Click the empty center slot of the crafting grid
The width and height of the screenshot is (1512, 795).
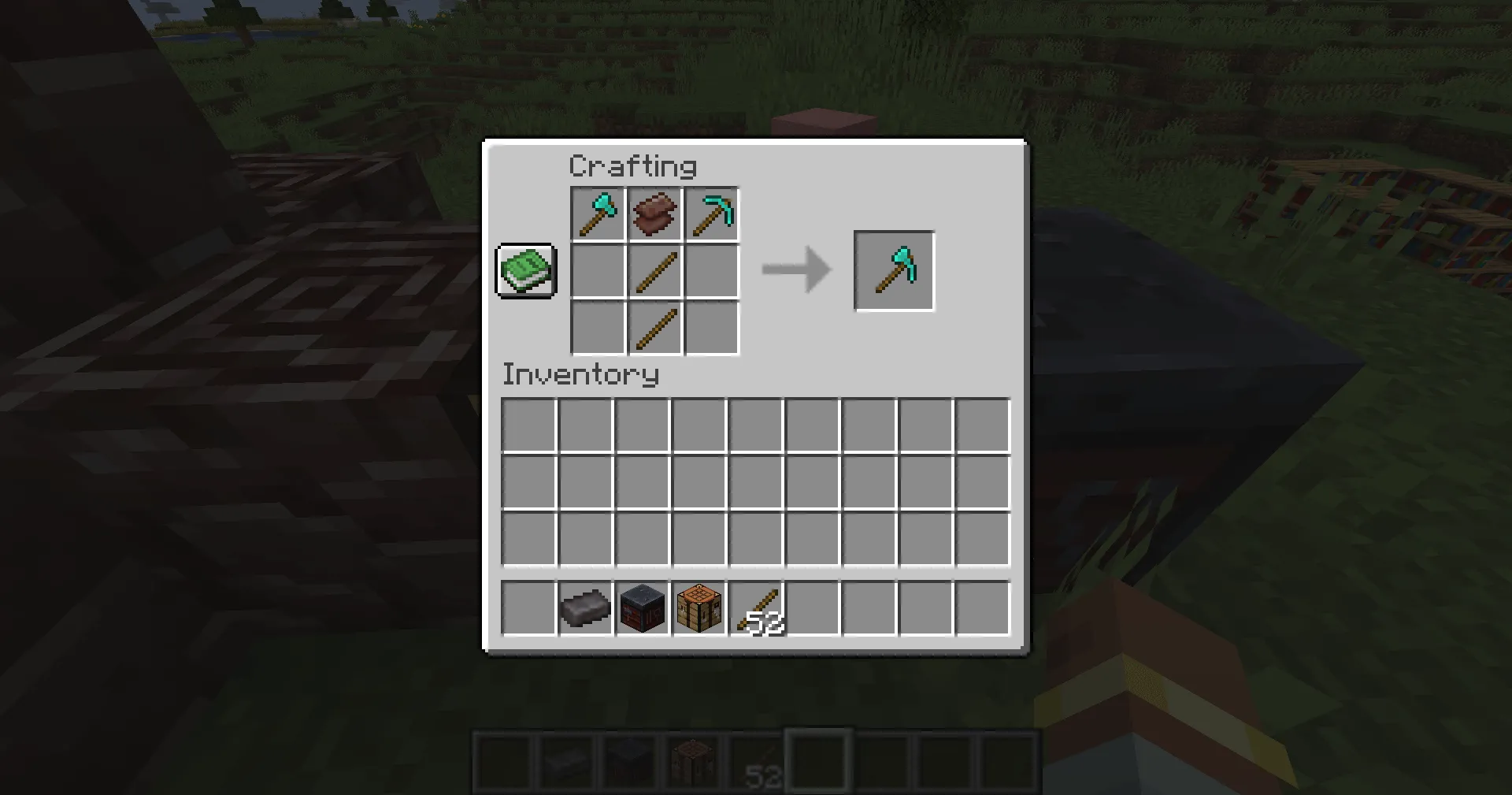pos(597,270)
